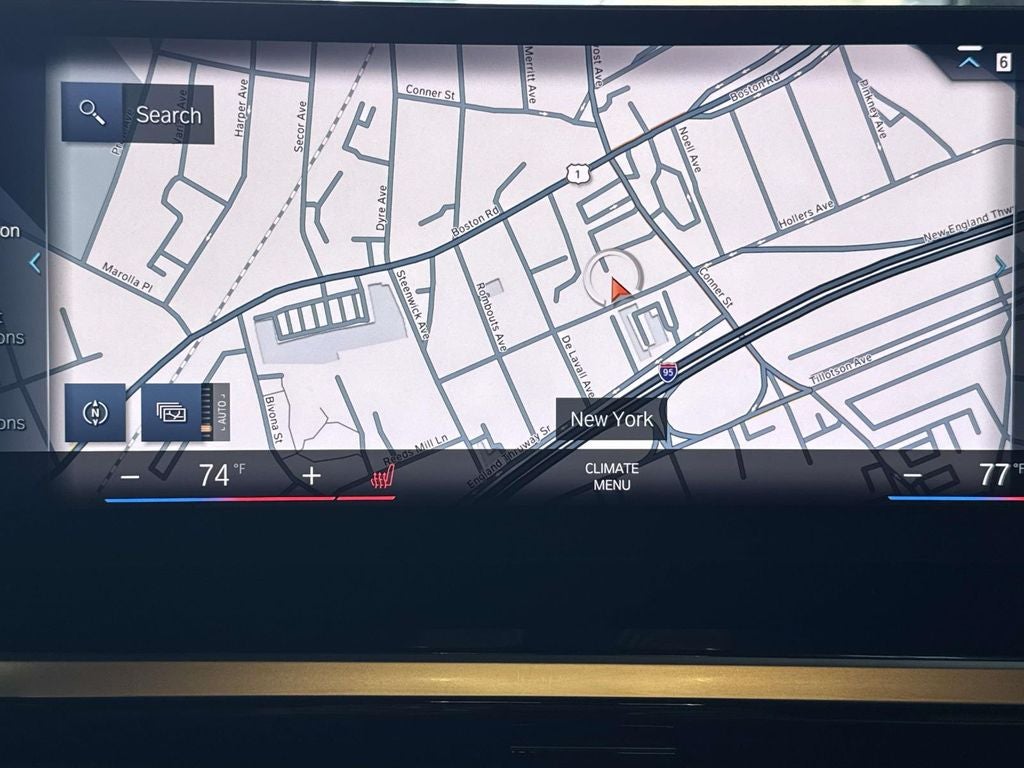Raise the 74°F temperature with plus
The height and width of the screenshot is (768, 1024).
pyautogui.click(x=312, y=476)
